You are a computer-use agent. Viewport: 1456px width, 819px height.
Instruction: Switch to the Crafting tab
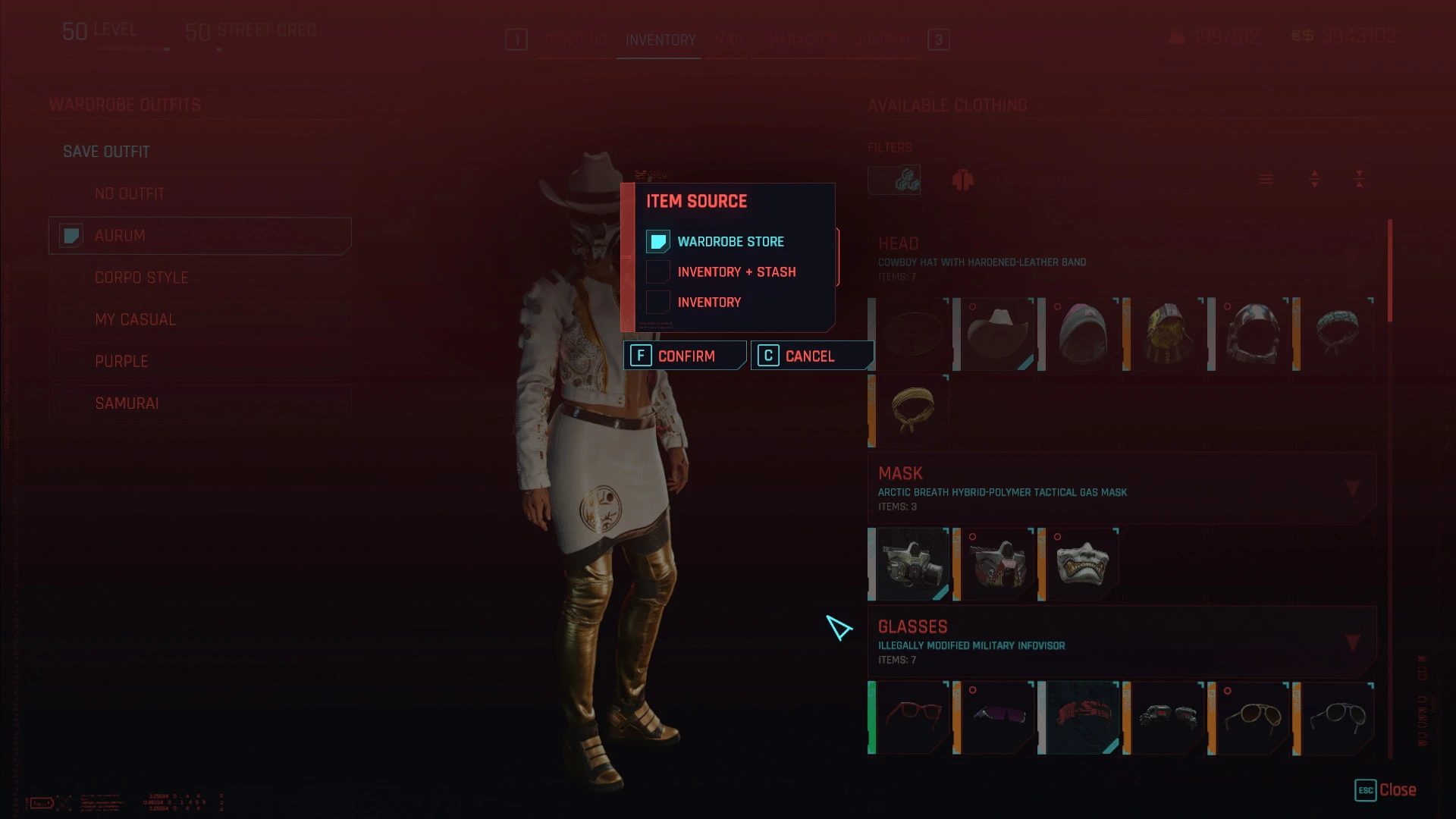(x=574, y=41)
